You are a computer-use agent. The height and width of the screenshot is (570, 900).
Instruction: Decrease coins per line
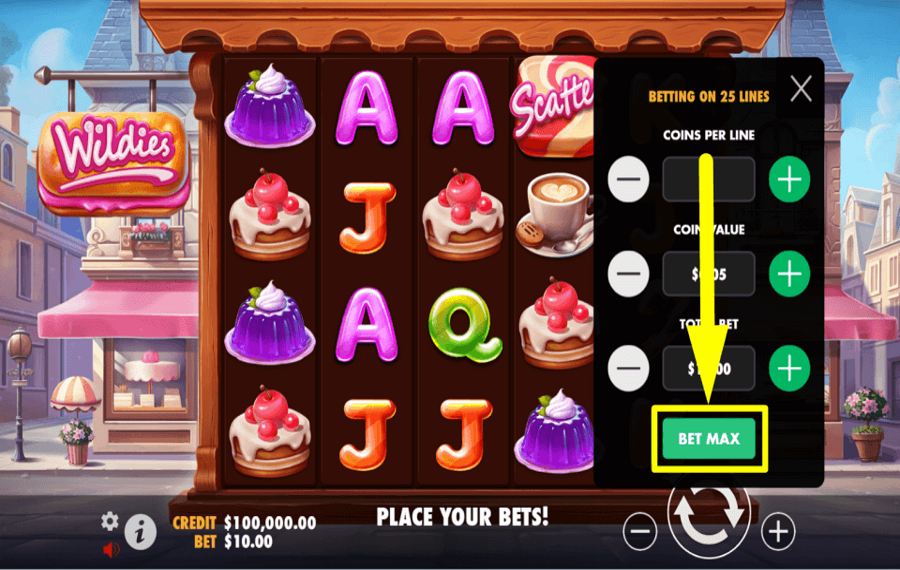click(629, 180)
